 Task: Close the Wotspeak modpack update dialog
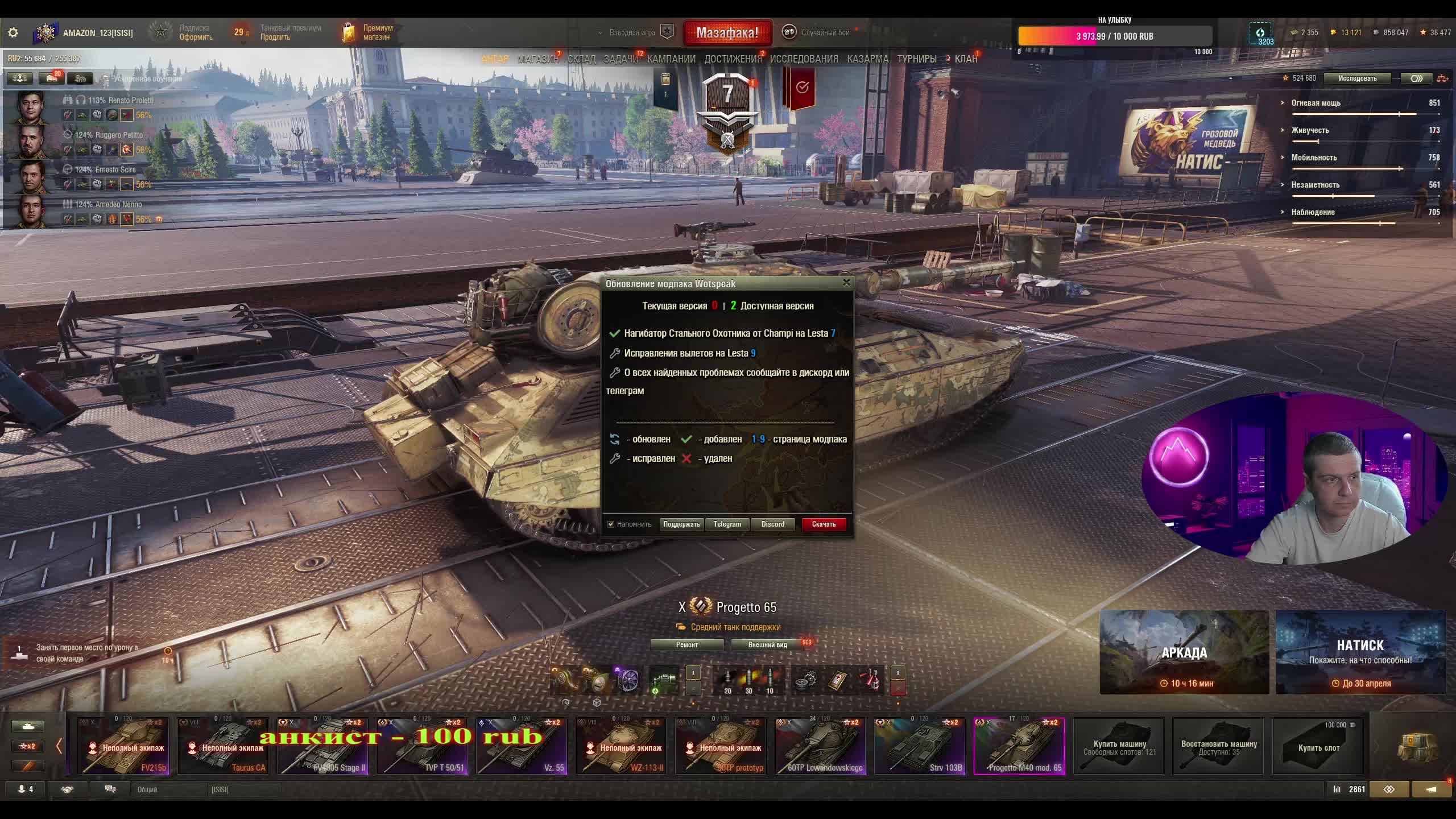point(846,282)
